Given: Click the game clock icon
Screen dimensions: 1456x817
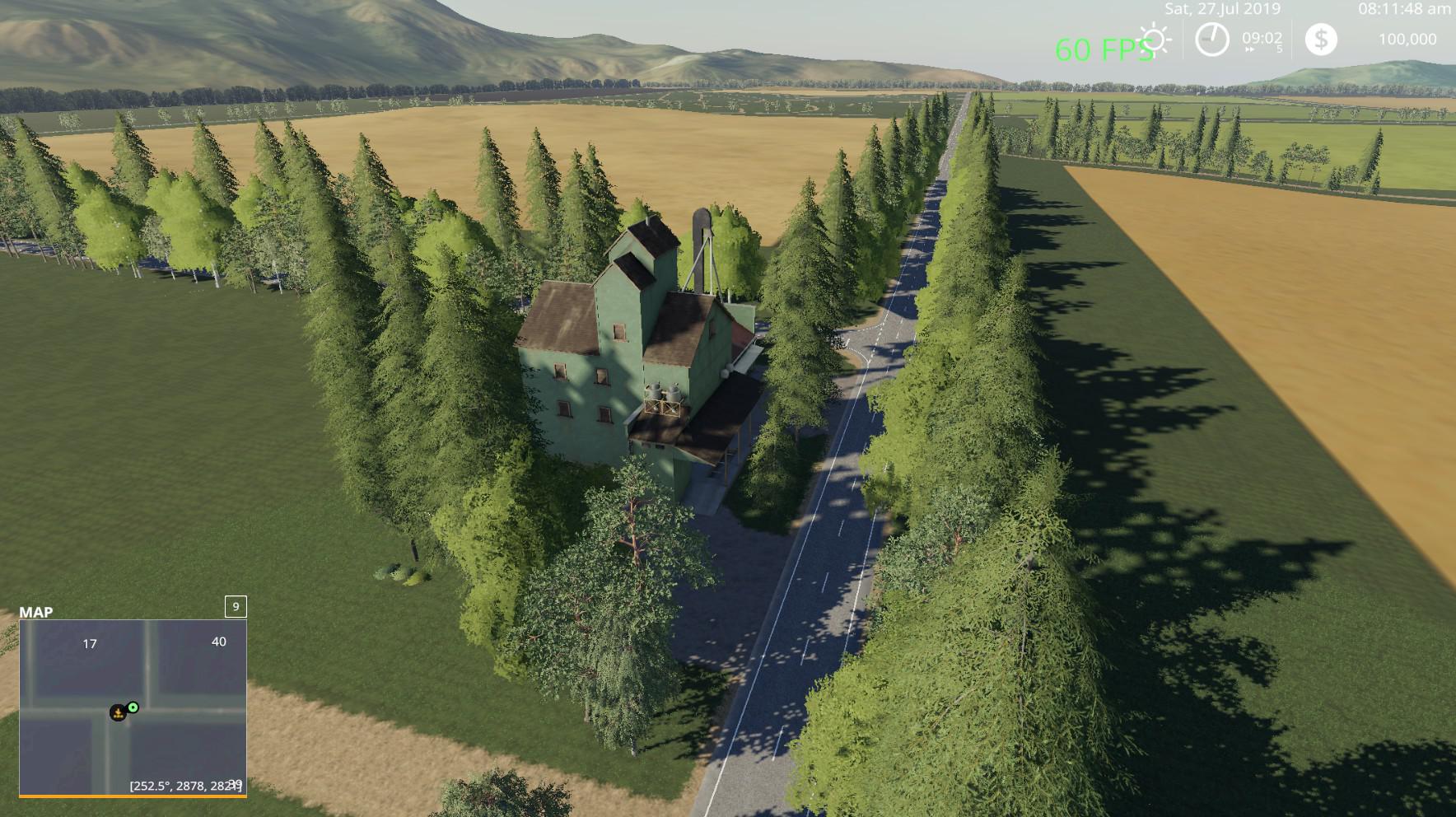Looking at the screenshot, I should (1211, 40).
